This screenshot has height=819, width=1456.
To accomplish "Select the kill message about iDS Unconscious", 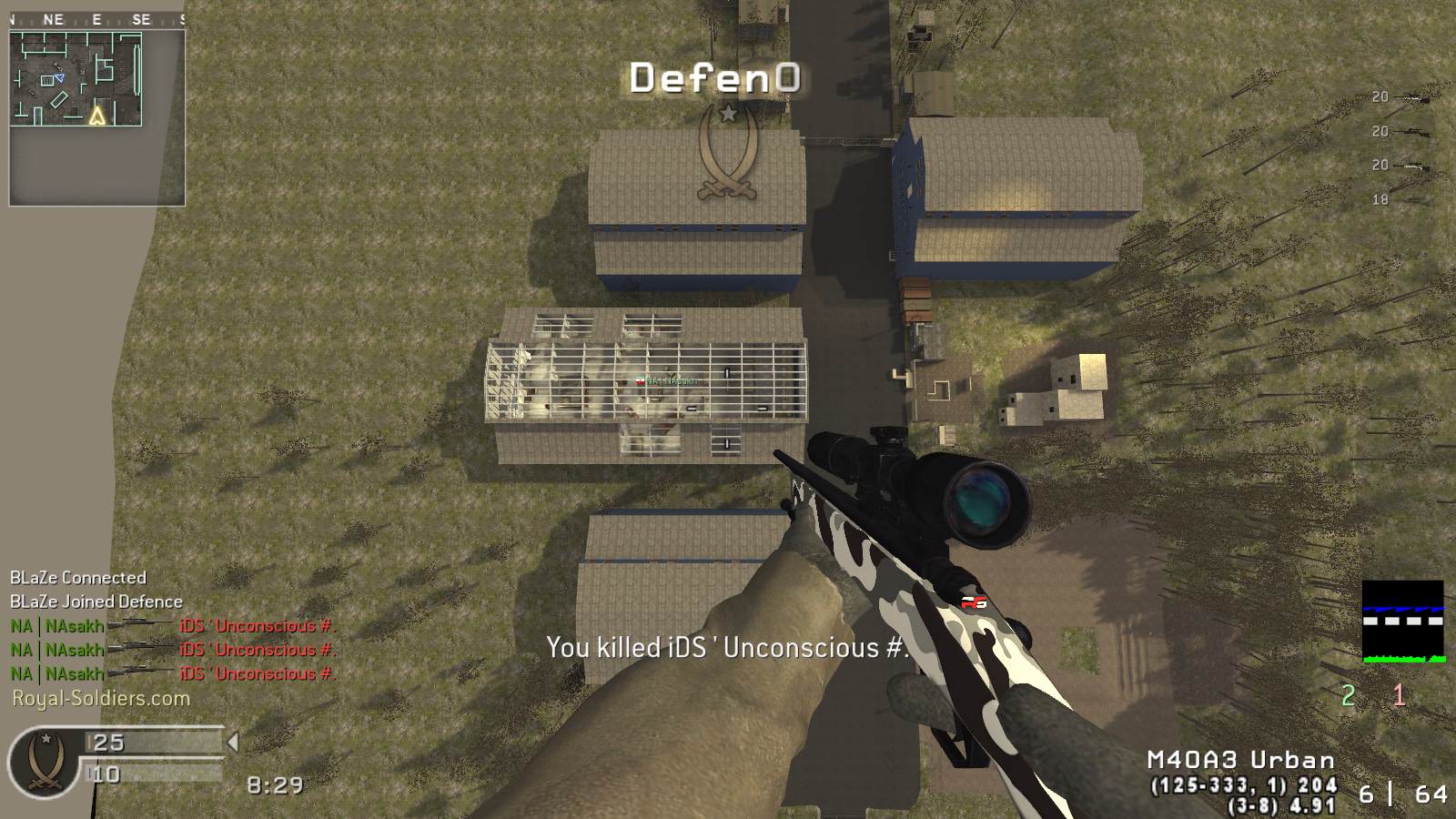I will pos(726,648).
